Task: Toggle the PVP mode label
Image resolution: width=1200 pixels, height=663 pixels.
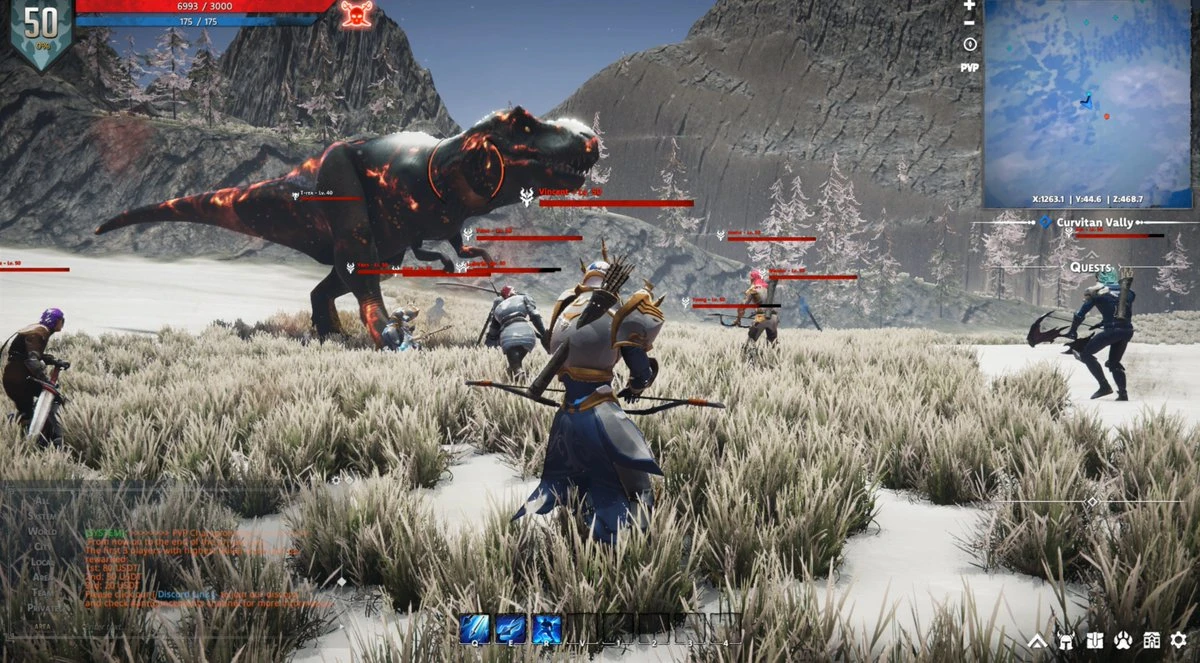Action: pyautogui.click(x=969, y=68)
